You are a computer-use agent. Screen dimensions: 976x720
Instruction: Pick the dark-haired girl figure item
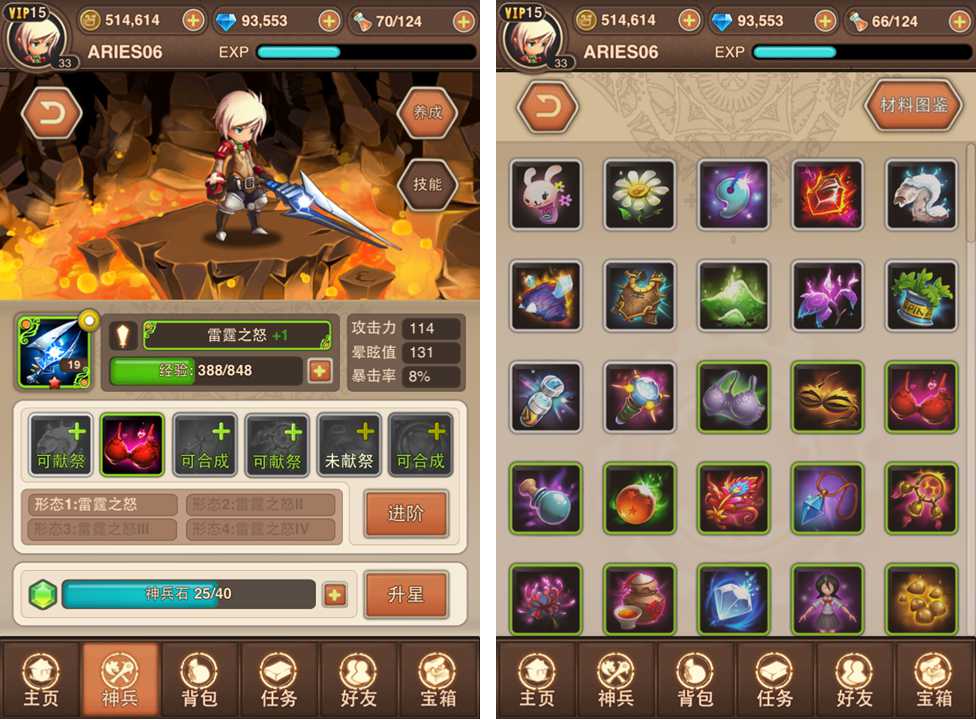828,598
